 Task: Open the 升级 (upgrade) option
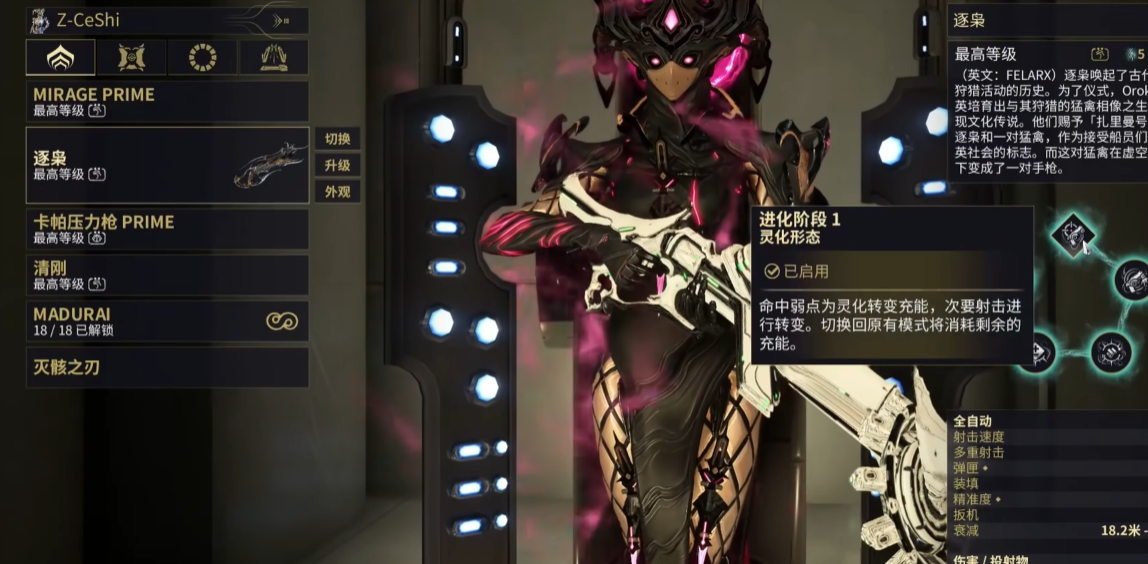tap(337, 165)
